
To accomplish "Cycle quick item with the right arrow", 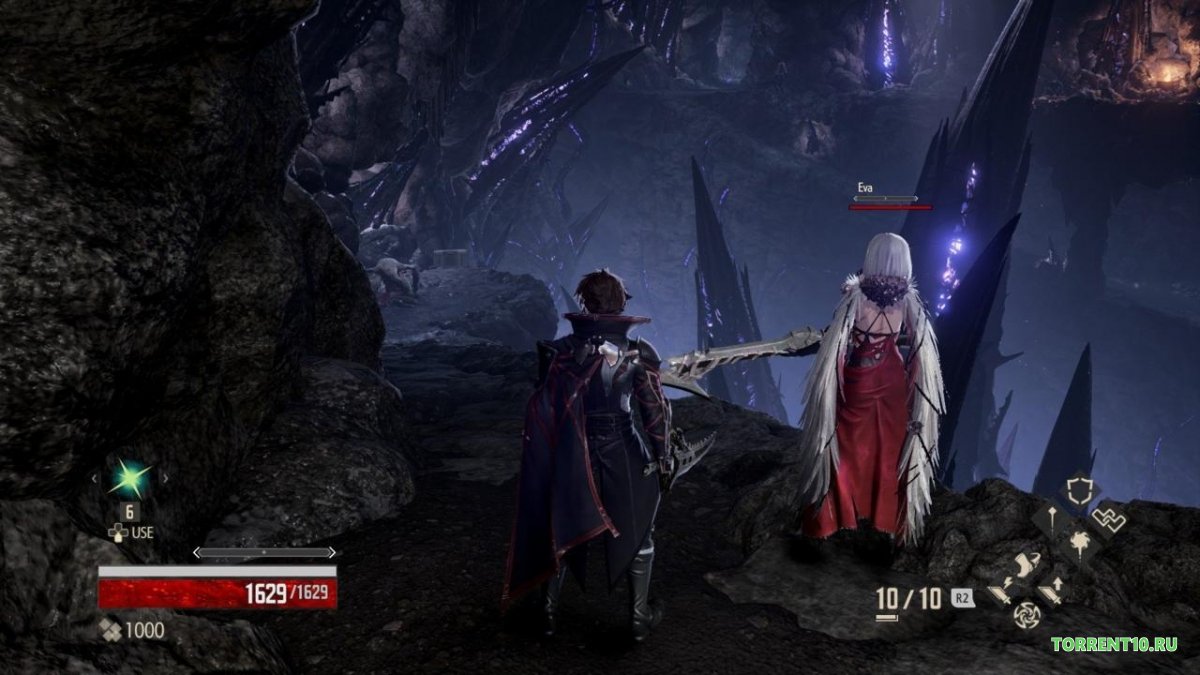I will point(165,479).
